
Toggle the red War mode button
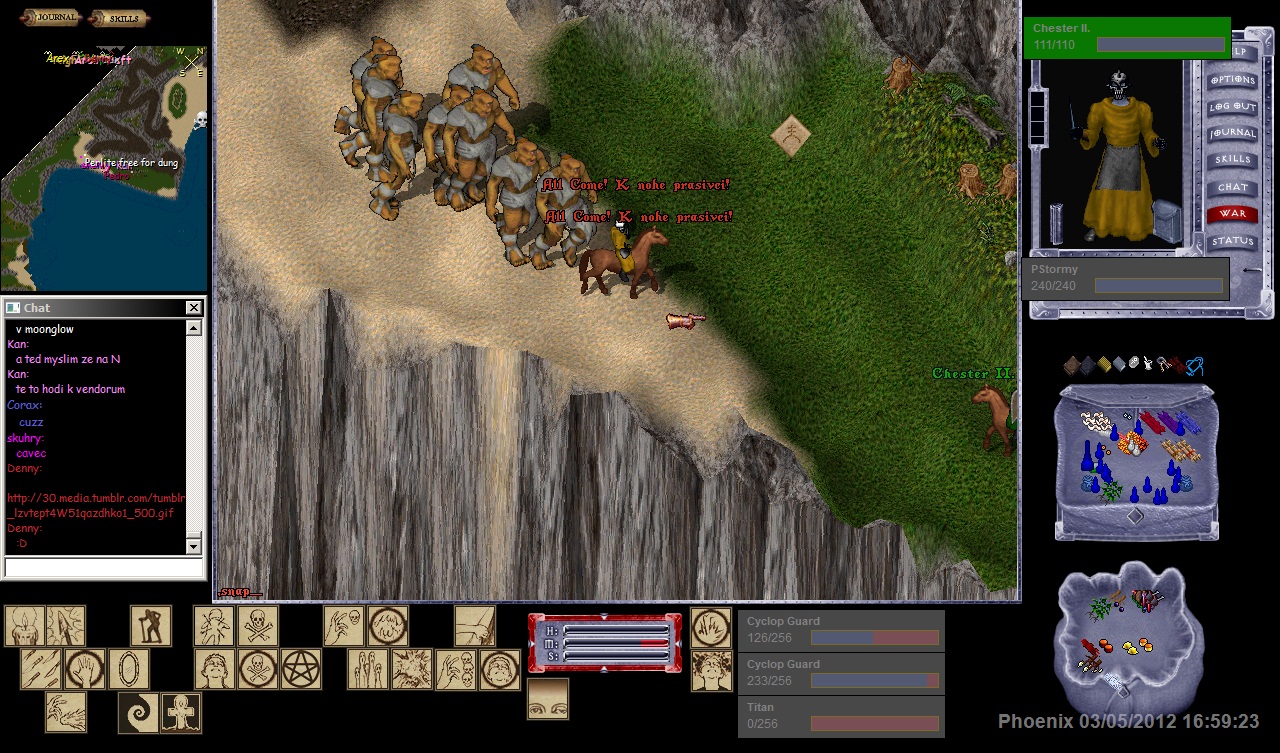1232,213
